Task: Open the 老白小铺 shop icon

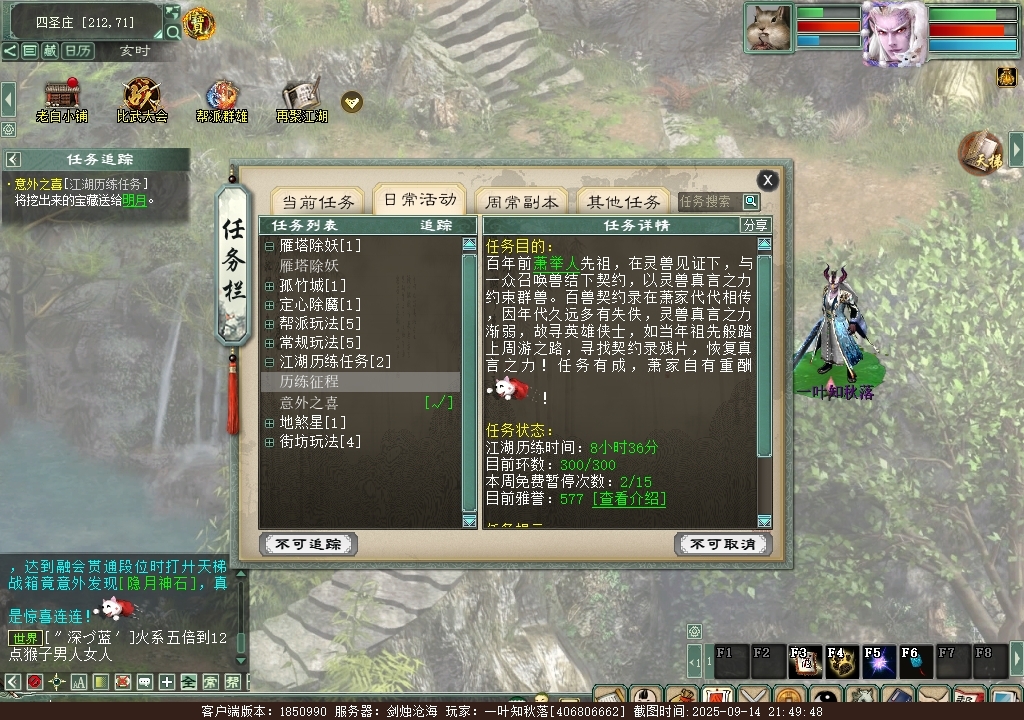Action: coord(62,97)
